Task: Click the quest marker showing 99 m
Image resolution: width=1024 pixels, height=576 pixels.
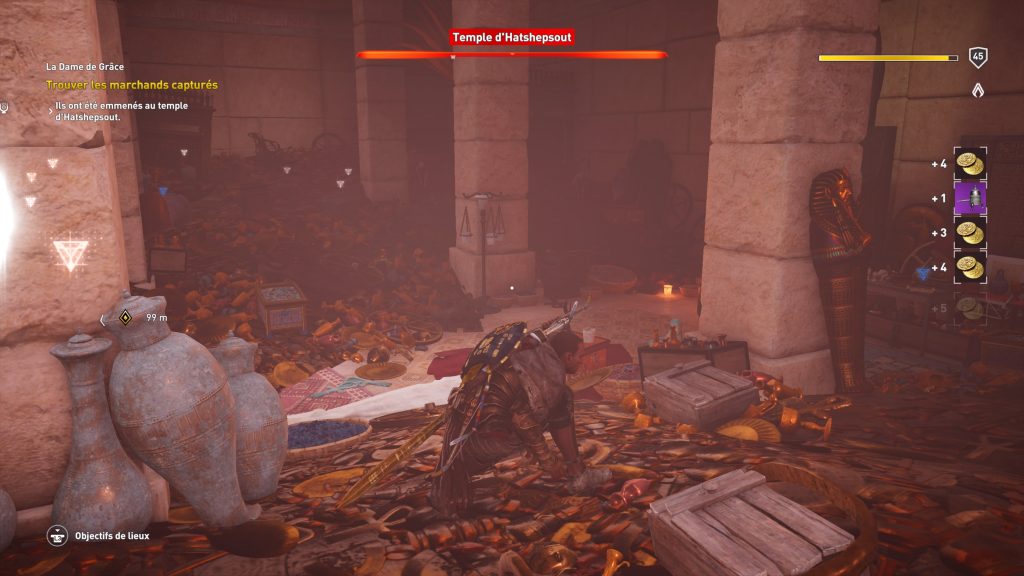Action: click(126, 318)
